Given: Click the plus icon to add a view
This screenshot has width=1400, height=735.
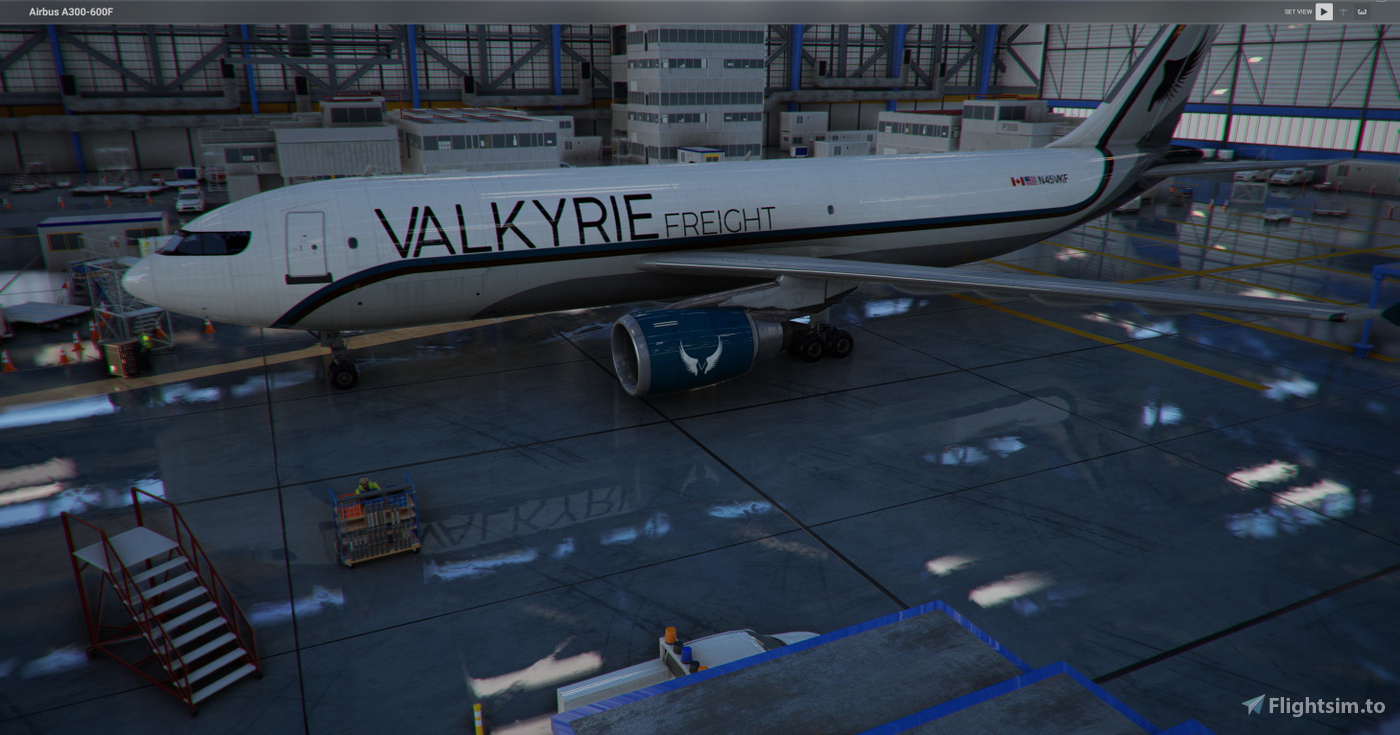Looking at the screenshot, I should pyautogui.click(x=1343, y=11).
